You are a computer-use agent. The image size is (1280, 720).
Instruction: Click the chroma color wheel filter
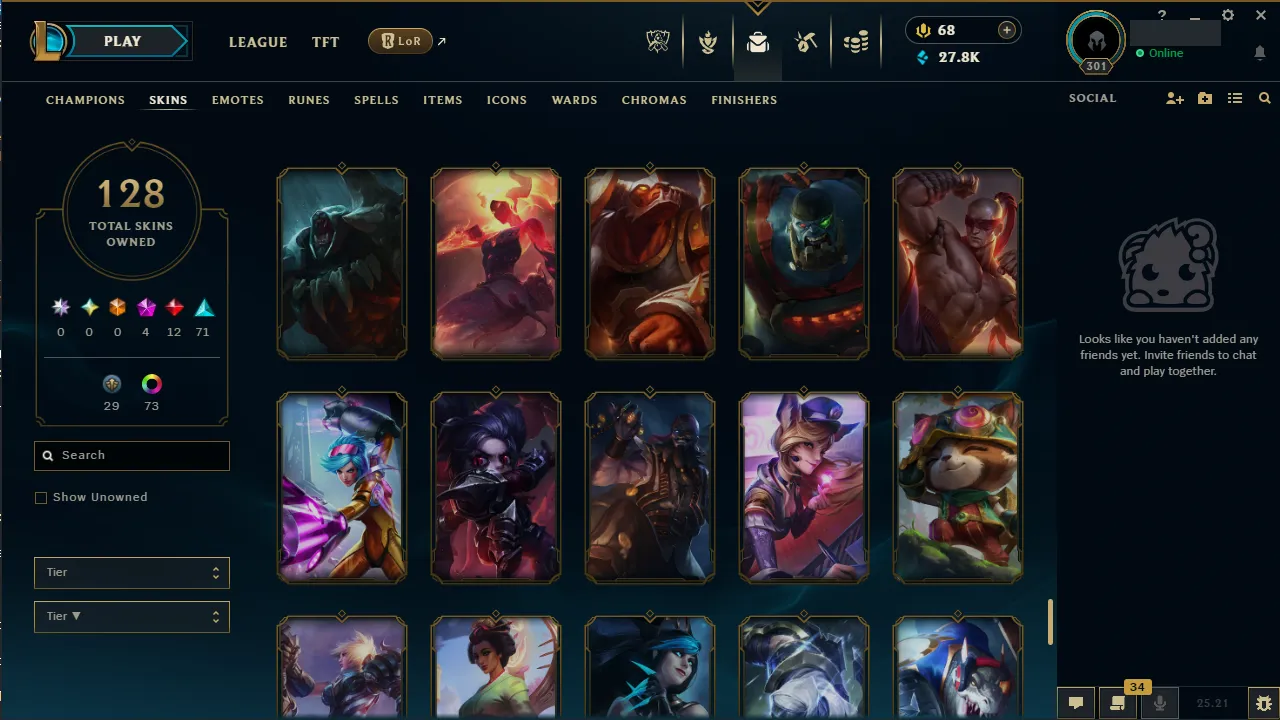point(151,384)
